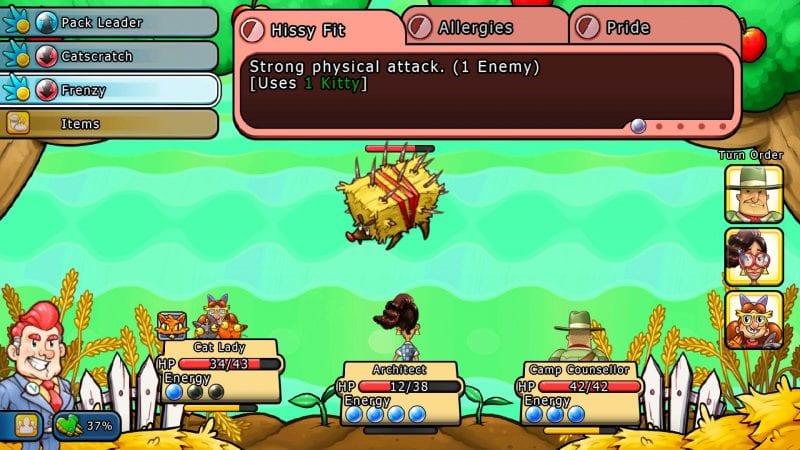Pick the Frenzy command
The height and width of the screenshot is (450, 800).
pos(110,90)
